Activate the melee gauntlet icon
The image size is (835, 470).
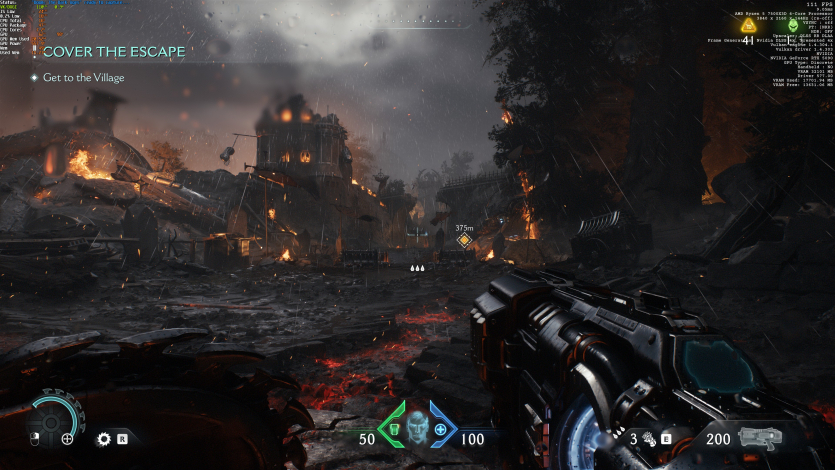pos(648,438)
